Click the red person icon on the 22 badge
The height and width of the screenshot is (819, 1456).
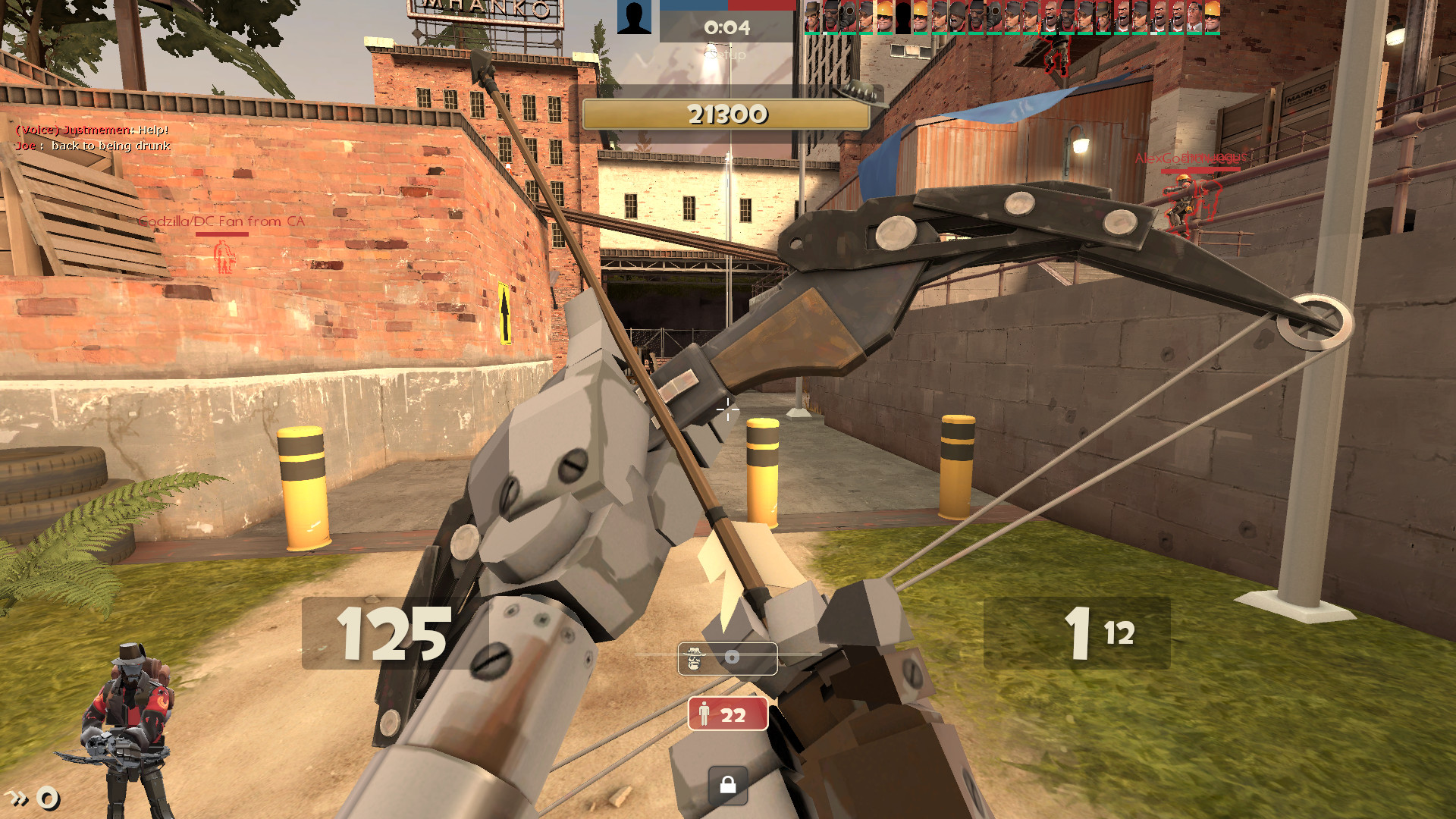coord(703,713)
